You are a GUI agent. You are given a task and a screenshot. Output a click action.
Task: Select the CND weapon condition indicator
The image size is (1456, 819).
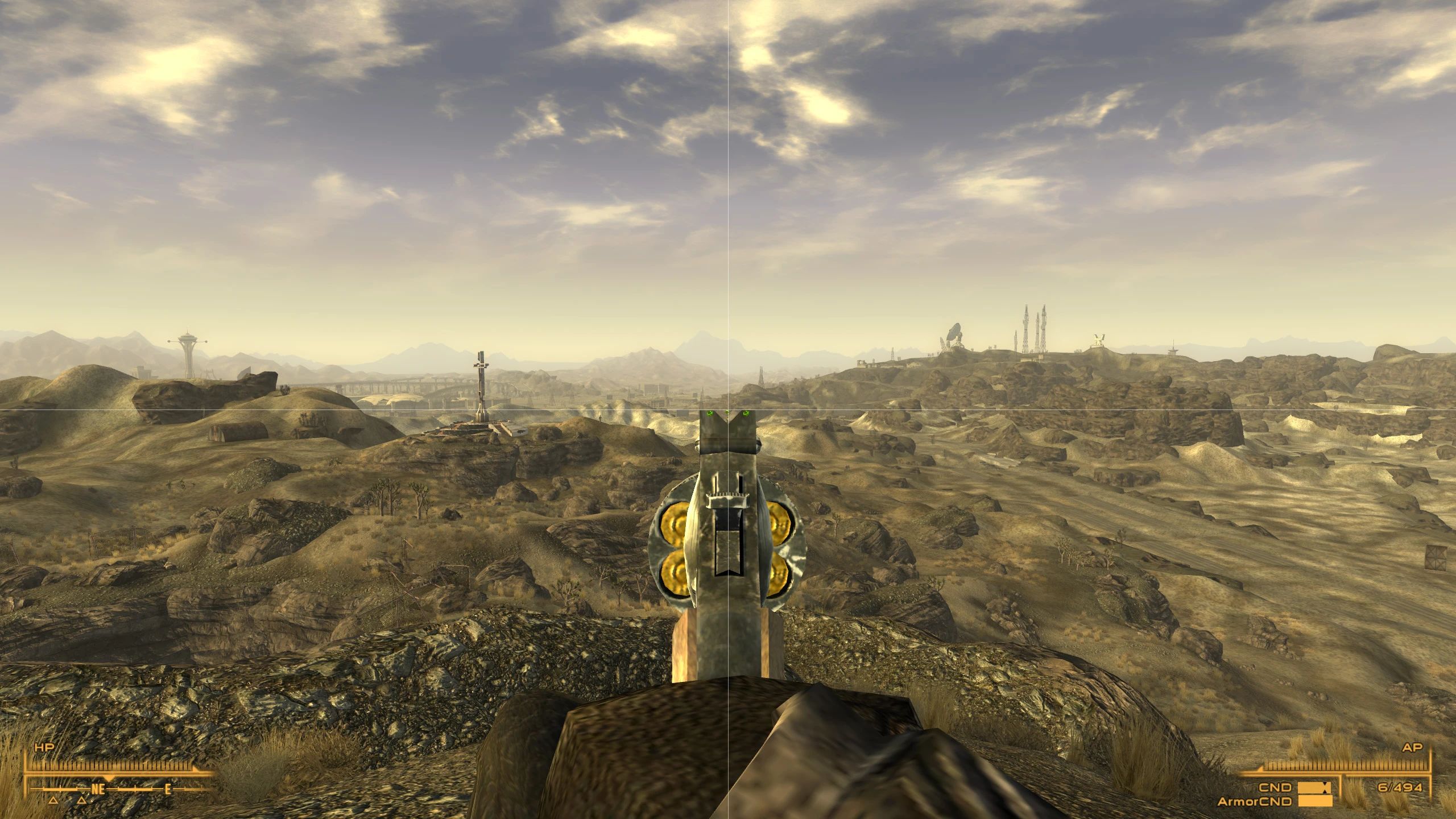click(1275, 788)
